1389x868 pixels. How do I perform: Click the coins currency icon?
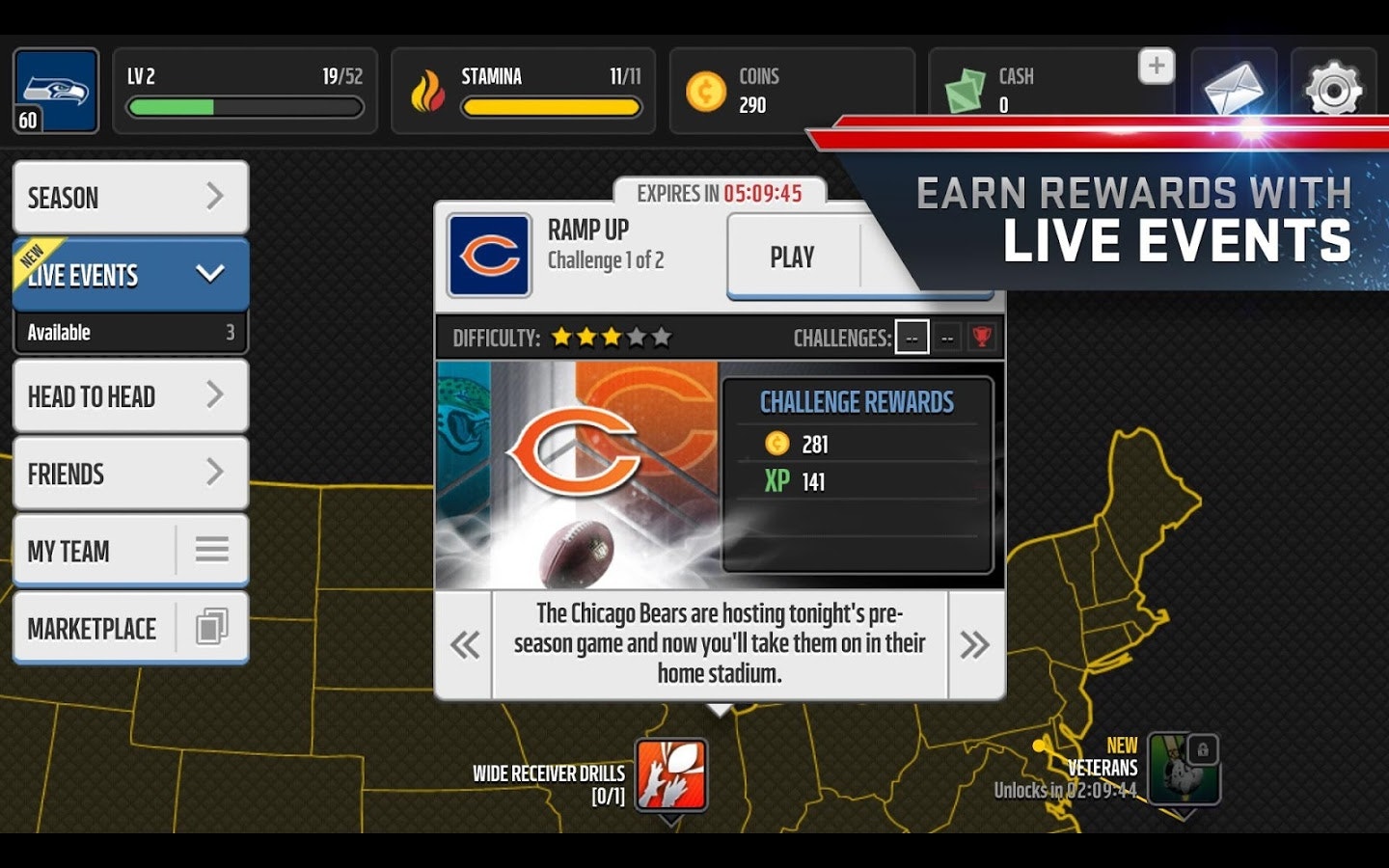coord(707,92)
